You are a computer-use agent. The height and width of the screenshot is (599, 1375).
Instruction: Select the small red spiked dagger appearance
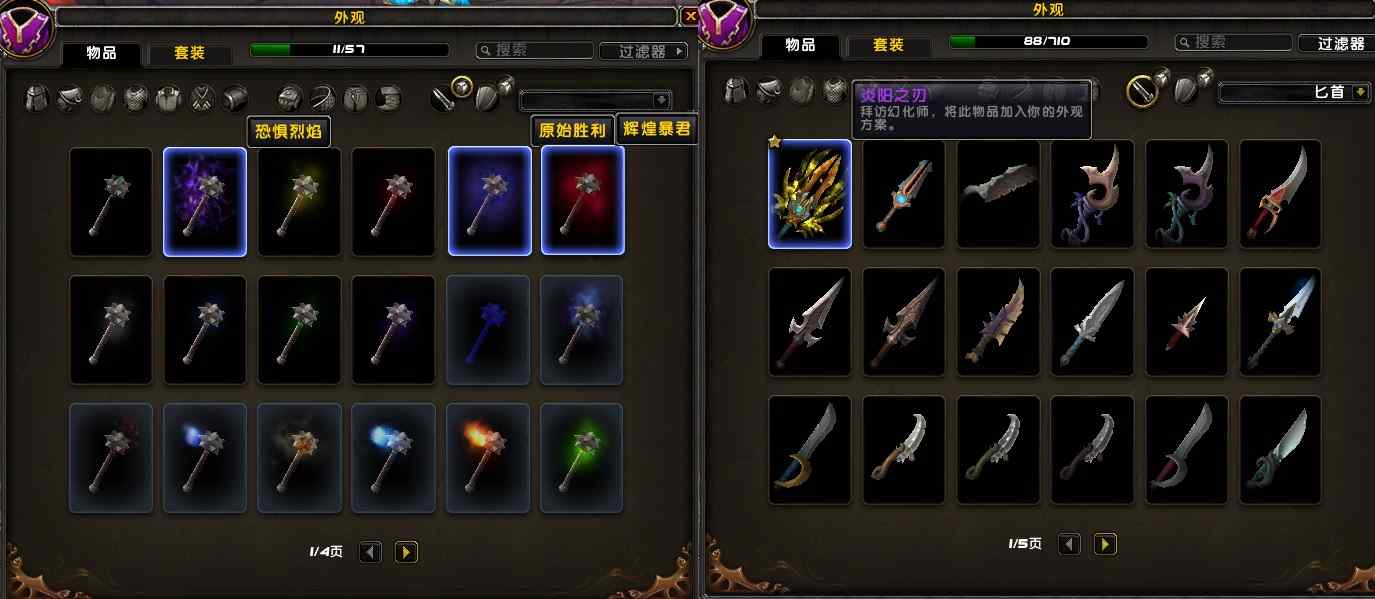click(x=1187, y=322)
